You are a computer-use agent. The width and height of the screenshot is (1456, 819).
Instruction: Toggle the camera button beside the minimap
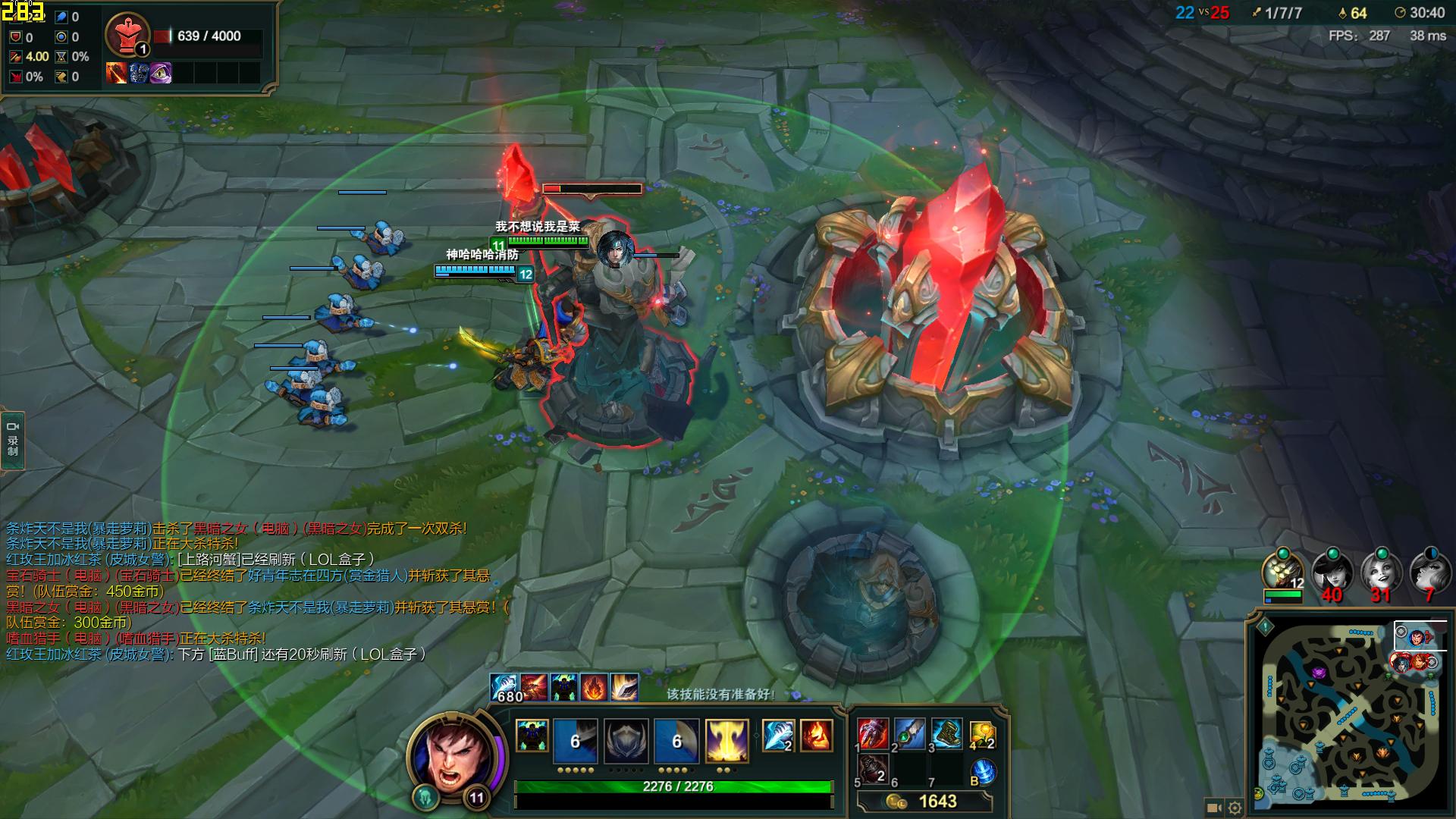click(1213, 808)
